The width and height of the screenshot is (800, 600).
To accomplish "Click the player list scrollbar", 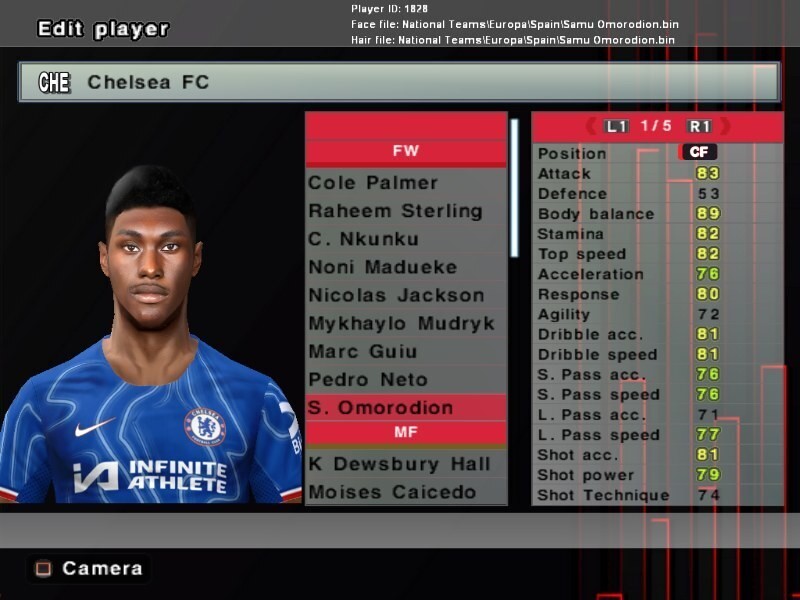I will 515,190.
